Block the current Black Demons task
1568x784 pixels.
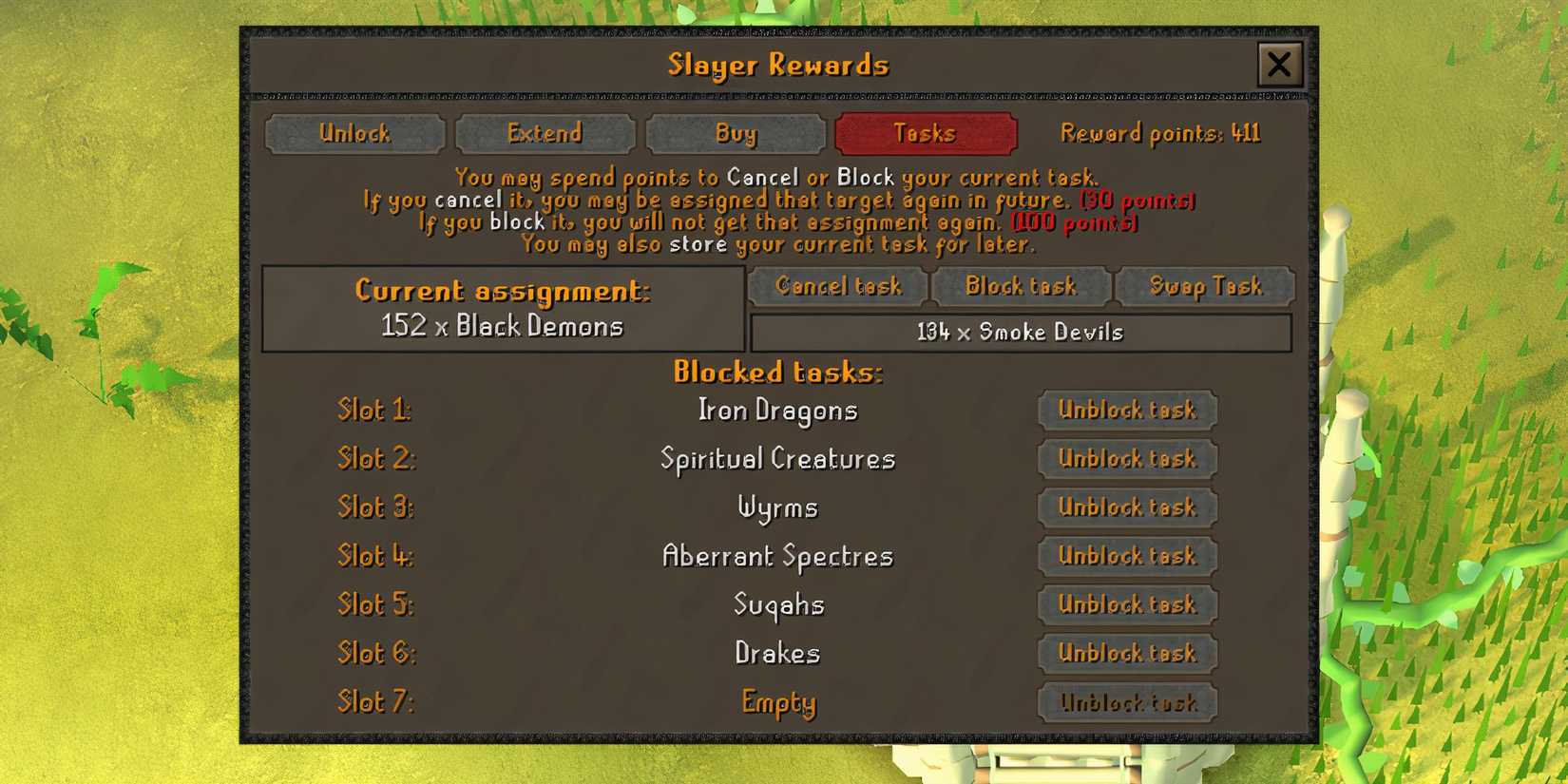tap(1021, 286)
